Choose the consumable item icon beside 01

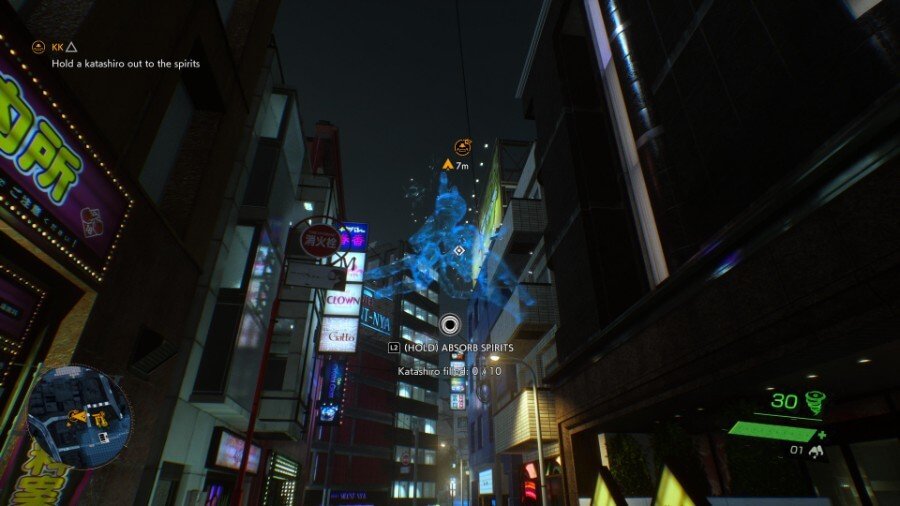816,451
